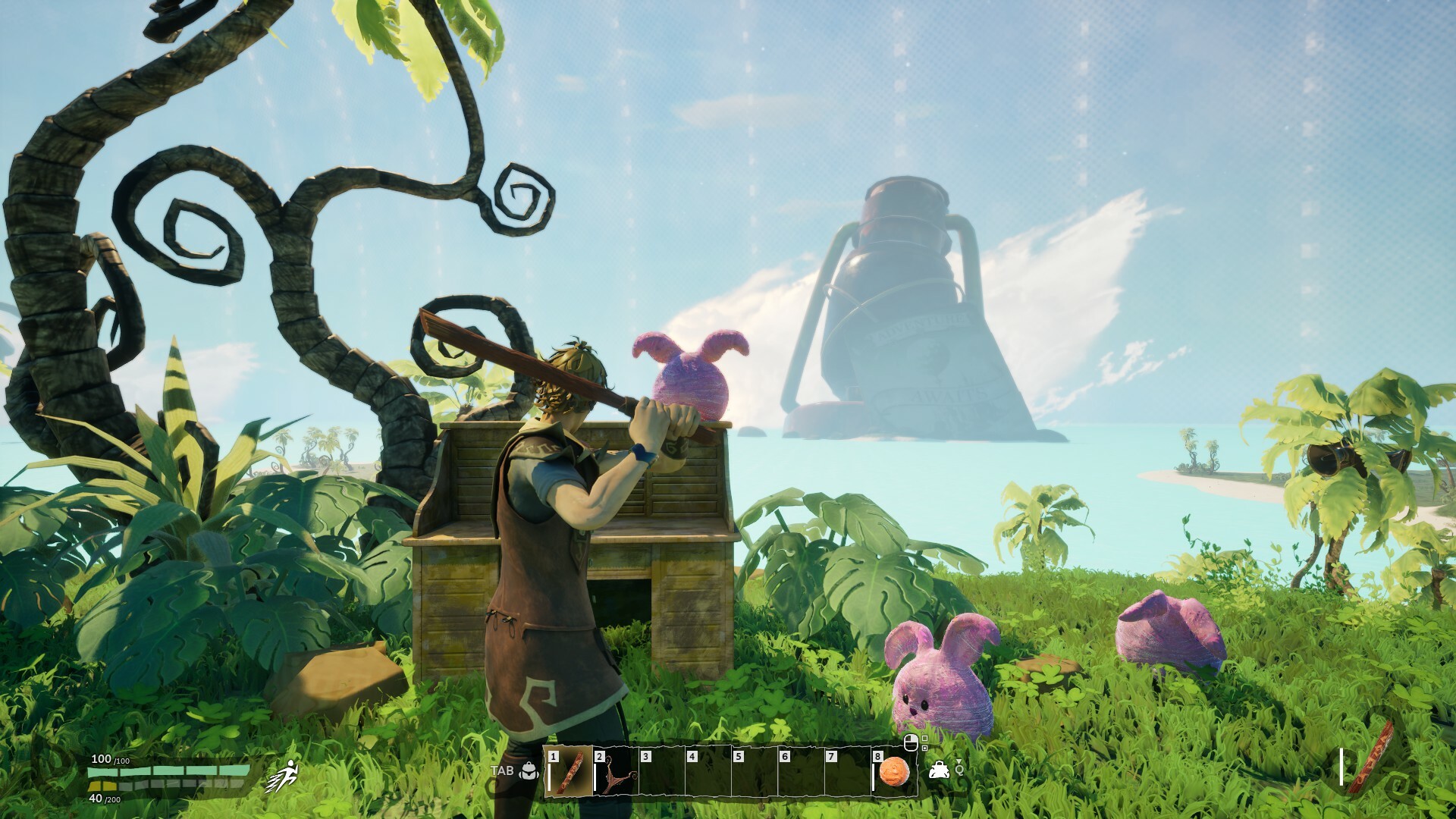Click the mouse controls hint icon above the hotbar
Screen dimensions: 1456x819
[x=911, y=743]
